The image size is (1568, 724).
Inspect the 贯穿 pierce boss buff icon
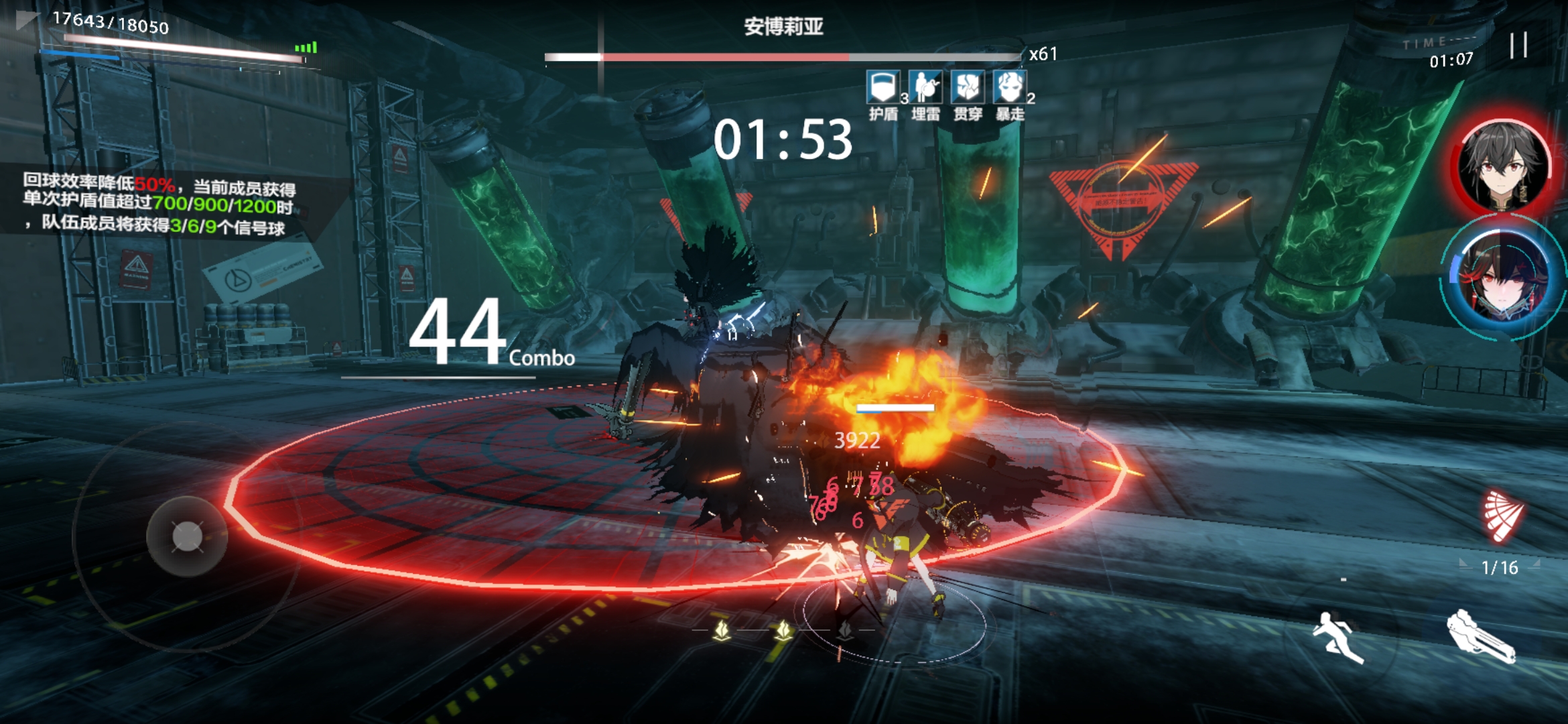[x=968, y=87]
